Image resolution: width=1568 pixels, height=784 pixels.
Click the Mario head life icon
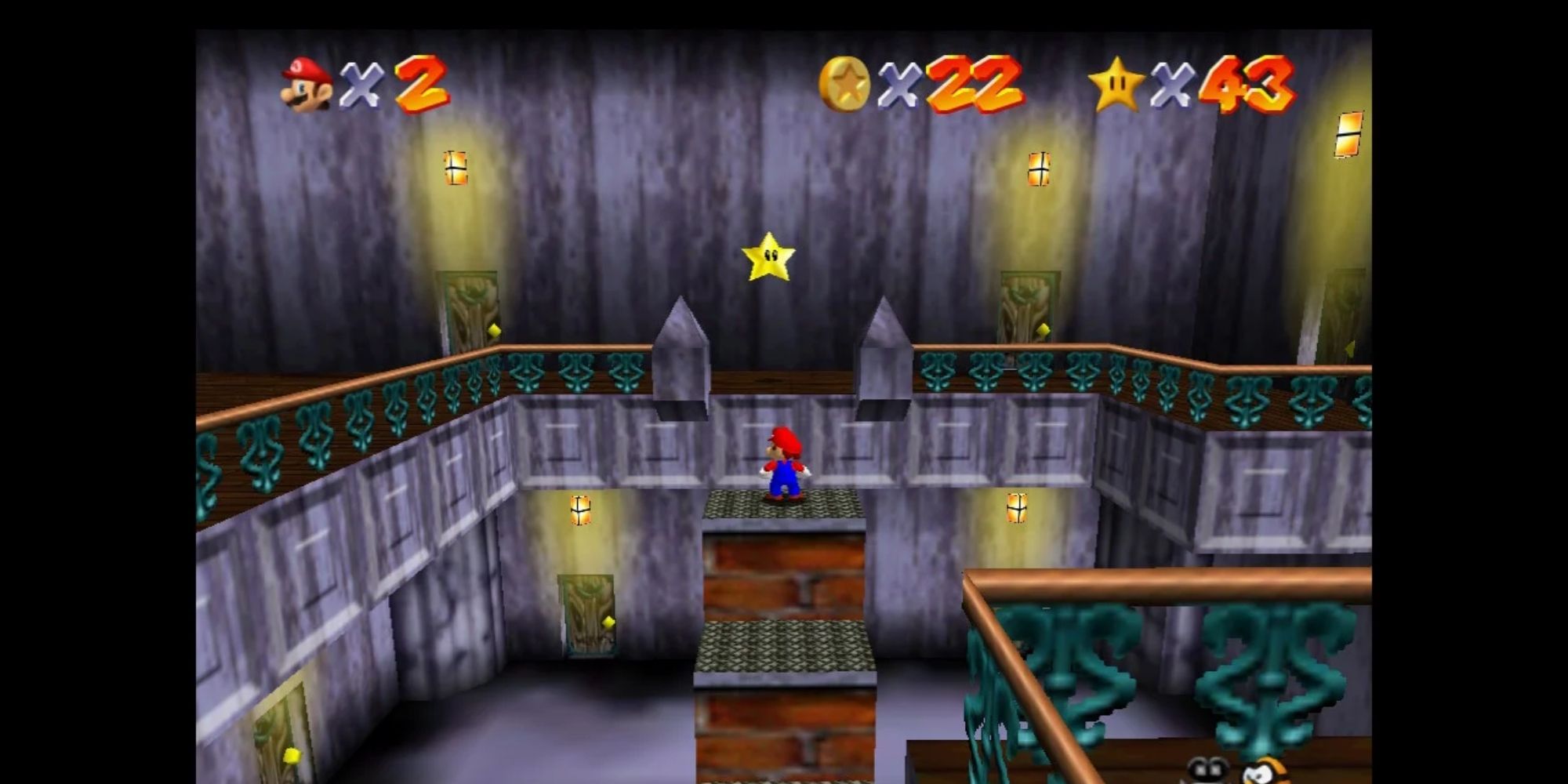coord(306,82)
